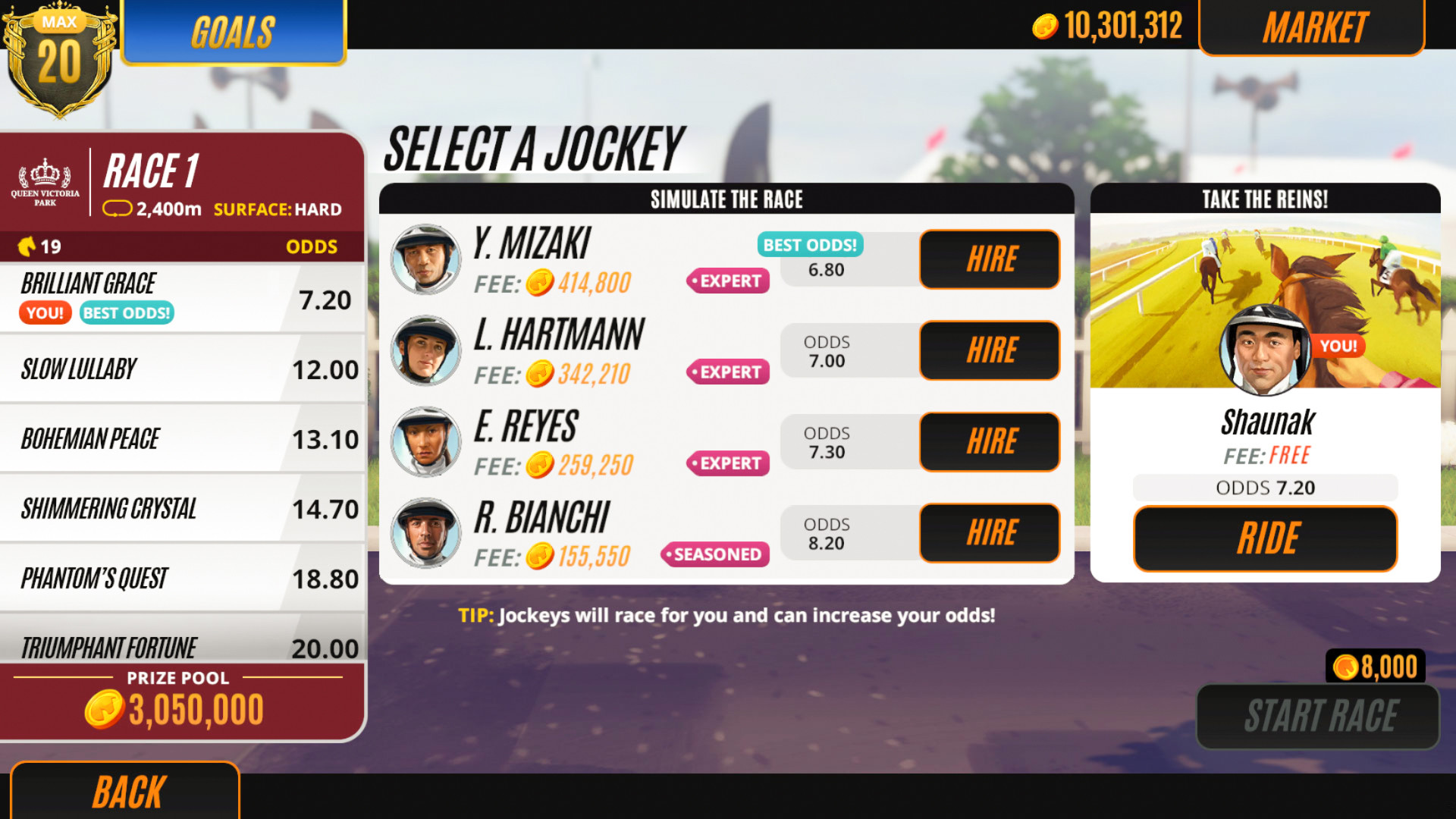Viewport: 1456px width, 819px height.
Task: Select L. Hartmann's jockey portrait
Action: [x=425, y=349]
